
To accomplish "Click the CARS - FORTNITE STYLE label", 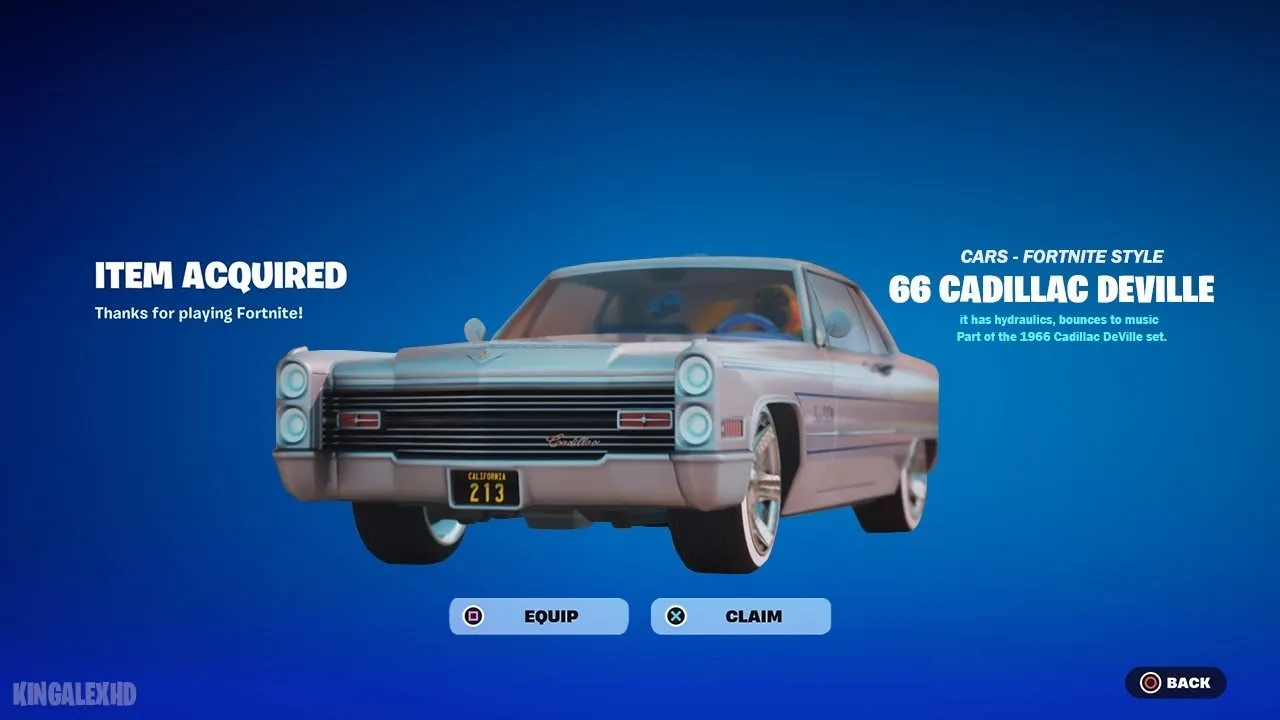I will click(1061, 256).
